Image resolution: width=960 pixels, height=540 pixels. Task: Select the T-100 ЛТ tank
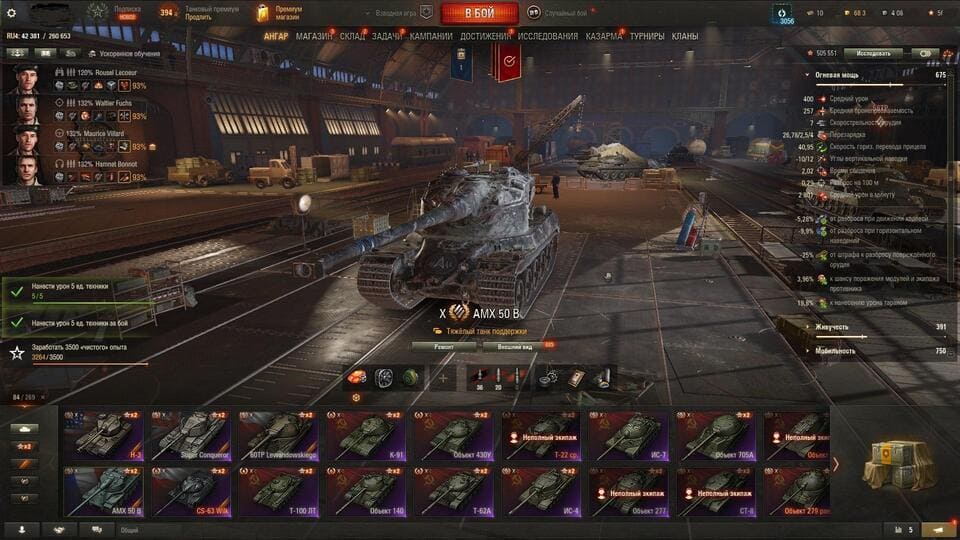point(277,491)
